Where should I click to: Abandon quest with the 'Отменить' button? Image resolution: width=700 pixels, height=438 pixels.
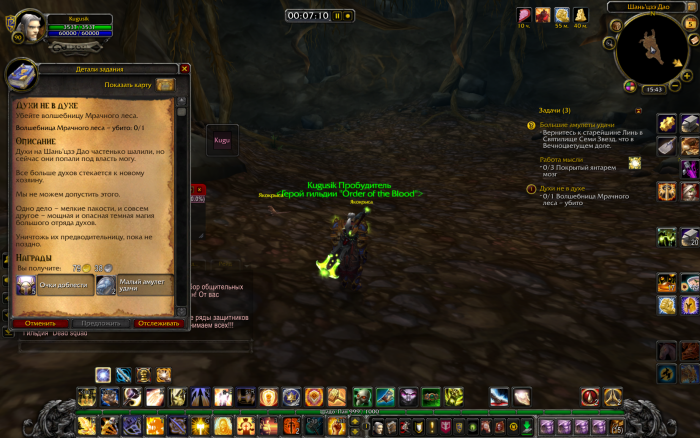(x=40, y=324)
